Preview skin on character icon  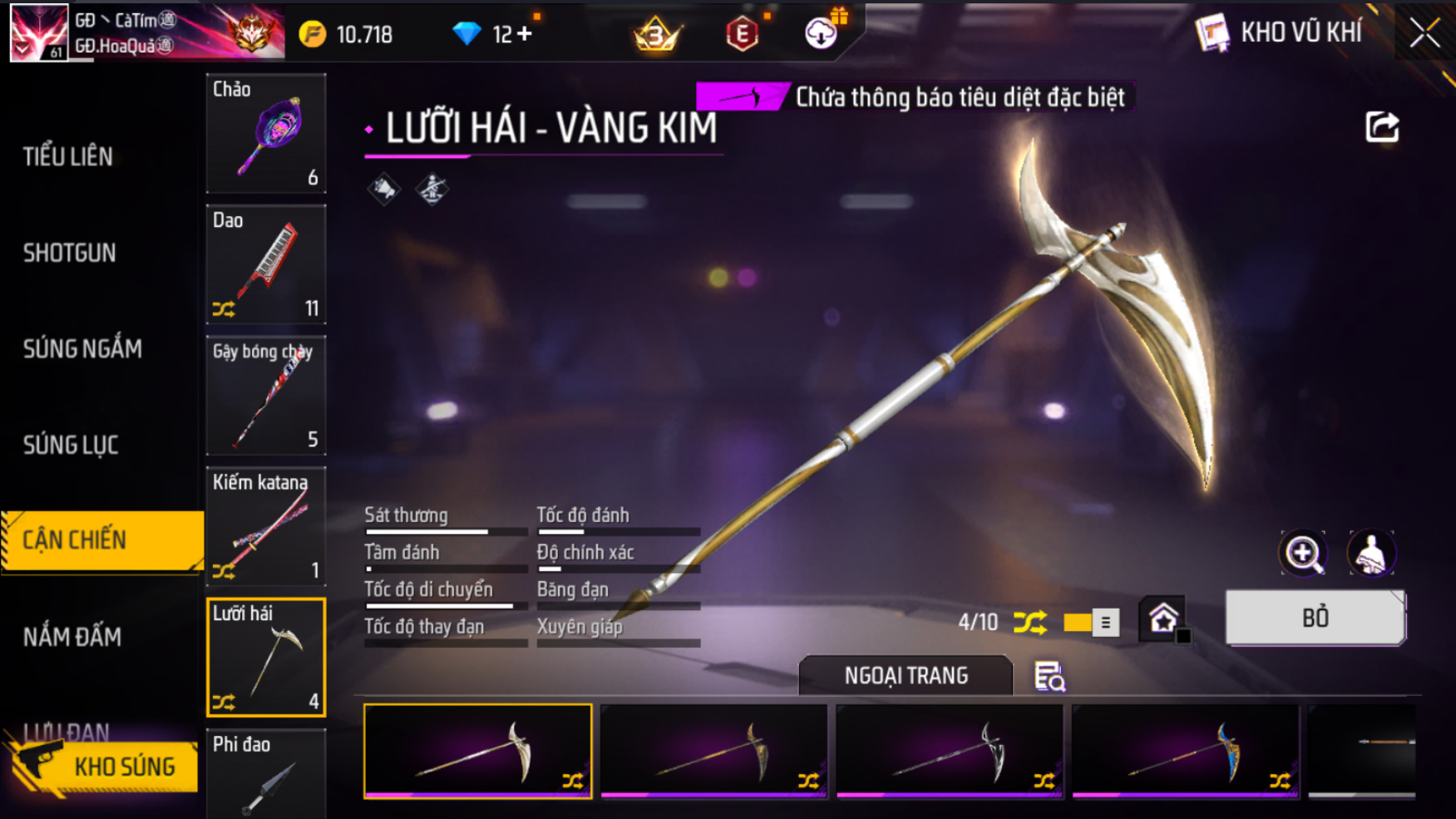pyautogui.click(x=1370, y=554)
